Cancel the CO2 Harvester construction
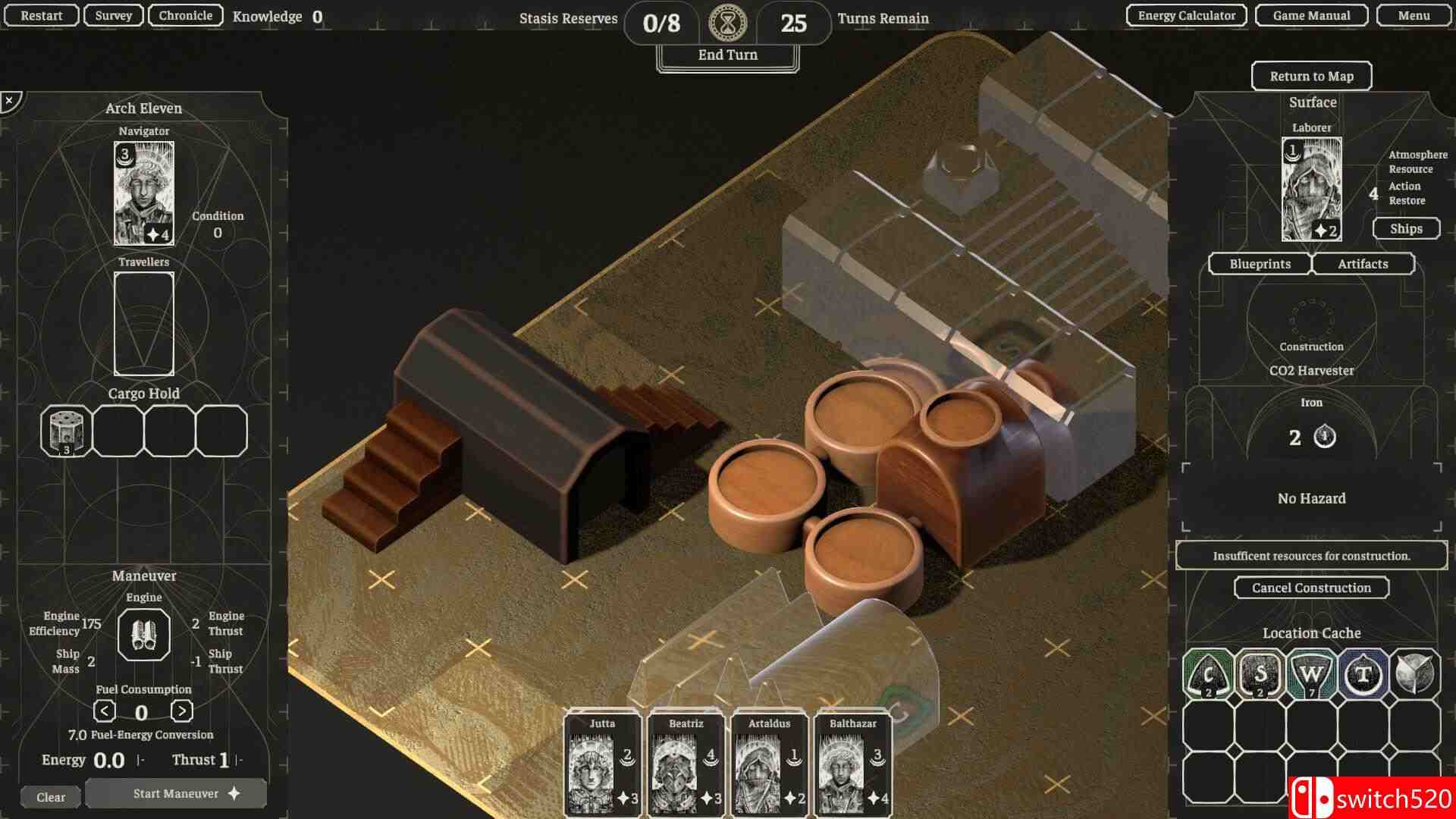The width and height of the screenshot is (1456, 819). click(1311, 588)
